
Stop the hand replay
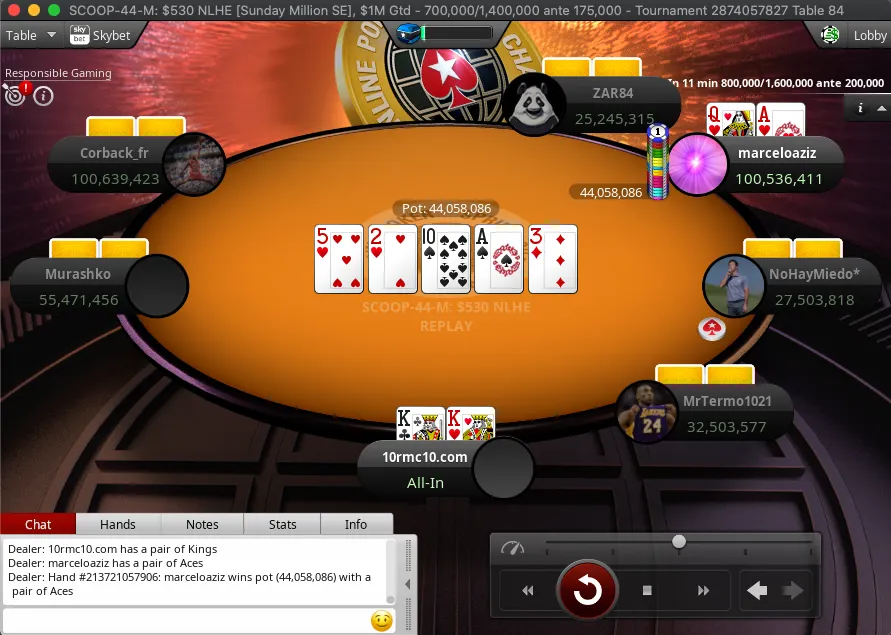647,591
